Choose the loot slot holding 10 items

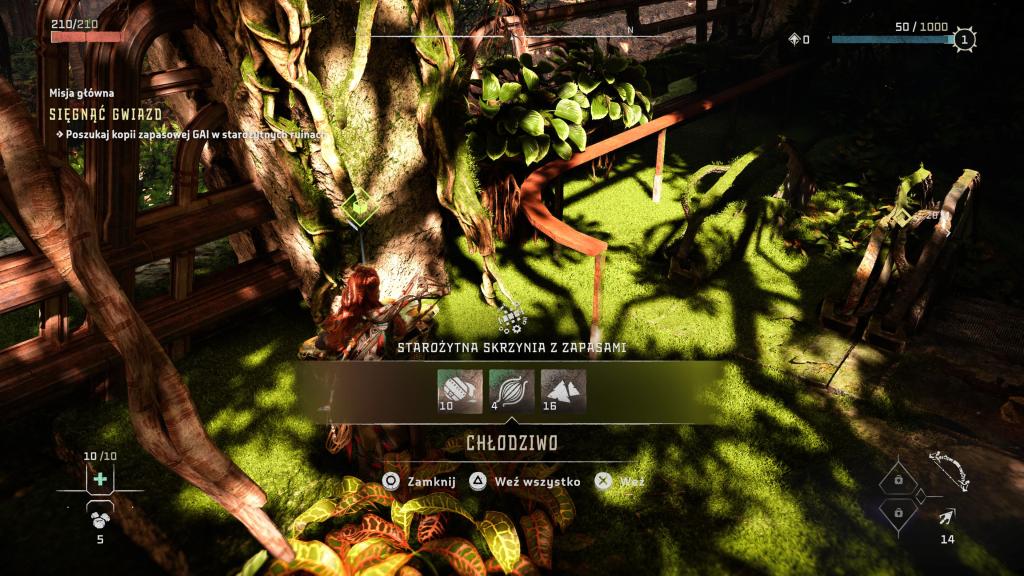pos(459,391)
